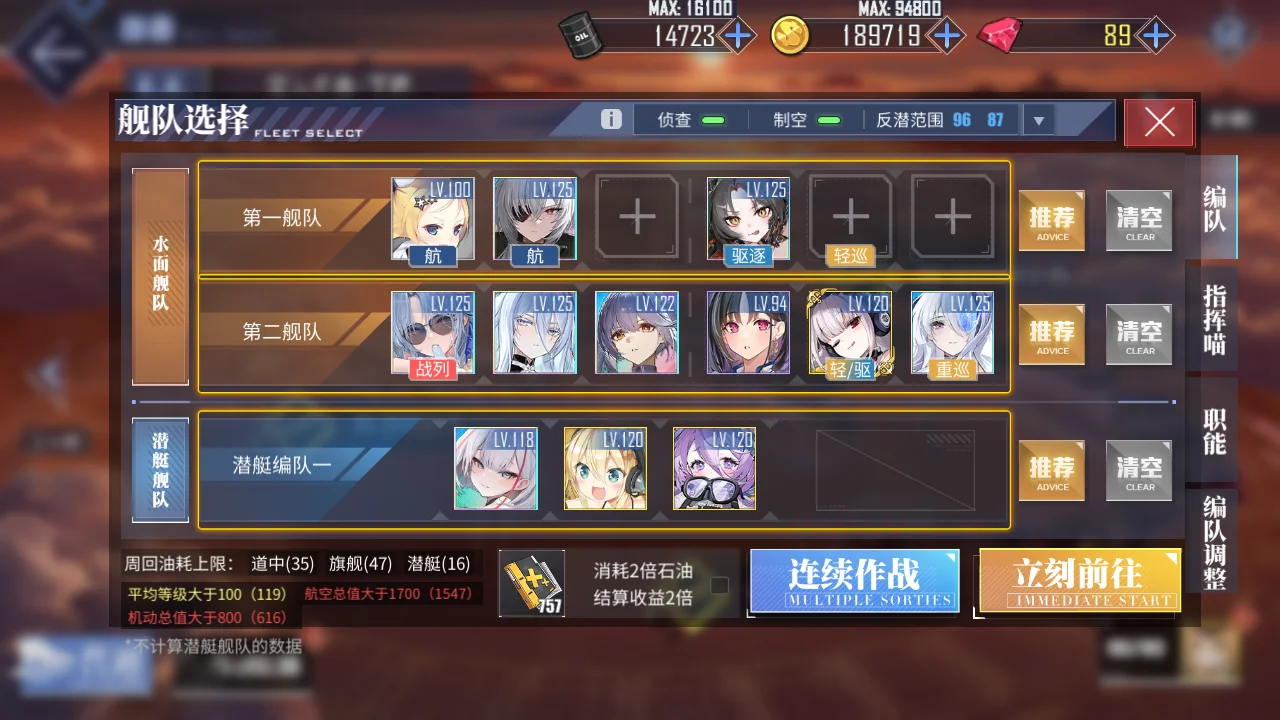
Task: Expand the fleet info dropdown arrow
Action: pos(1038,121)
